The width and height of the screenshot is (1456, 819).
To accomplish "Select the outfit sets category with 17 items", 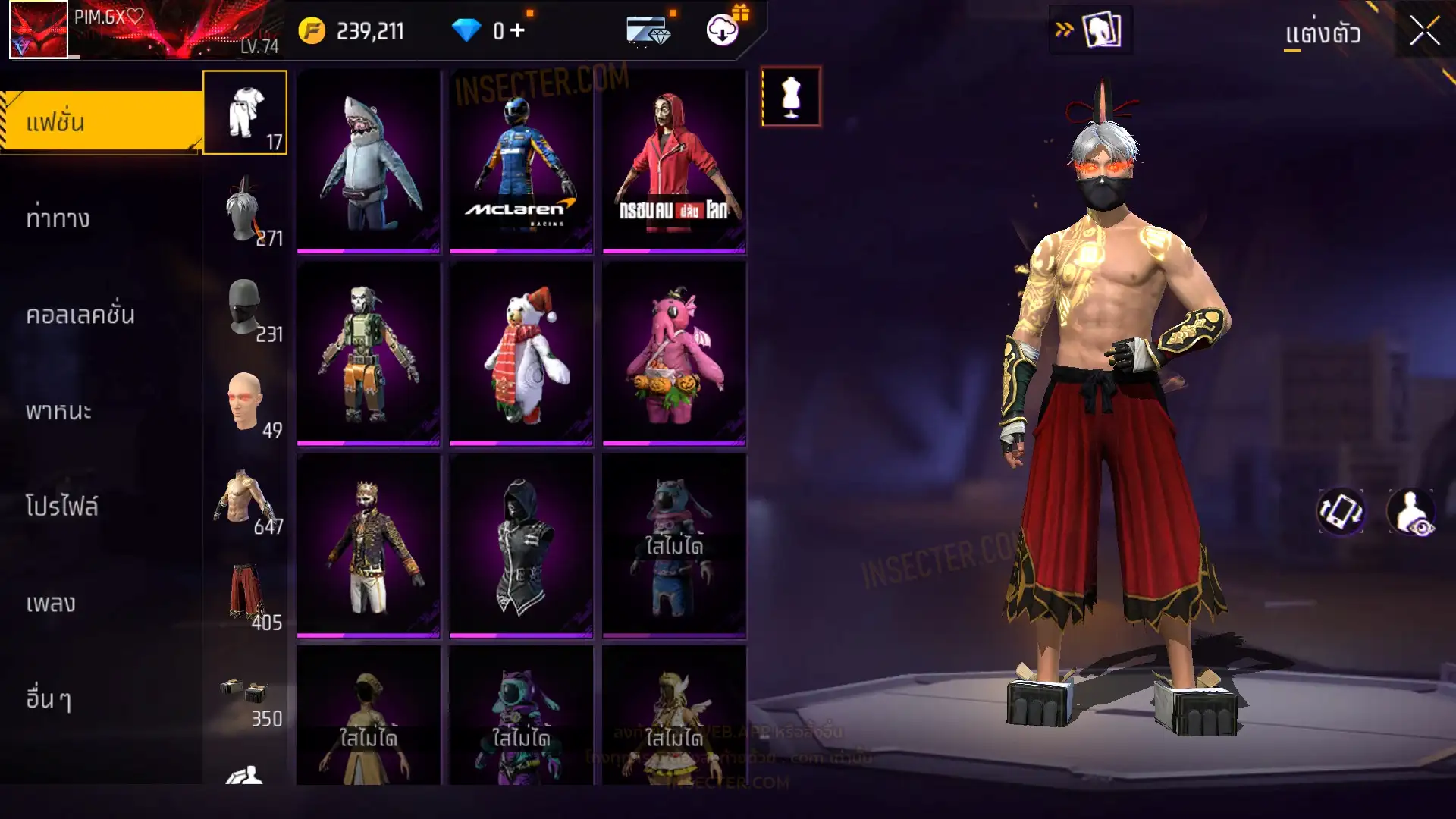I will point(245,113).
